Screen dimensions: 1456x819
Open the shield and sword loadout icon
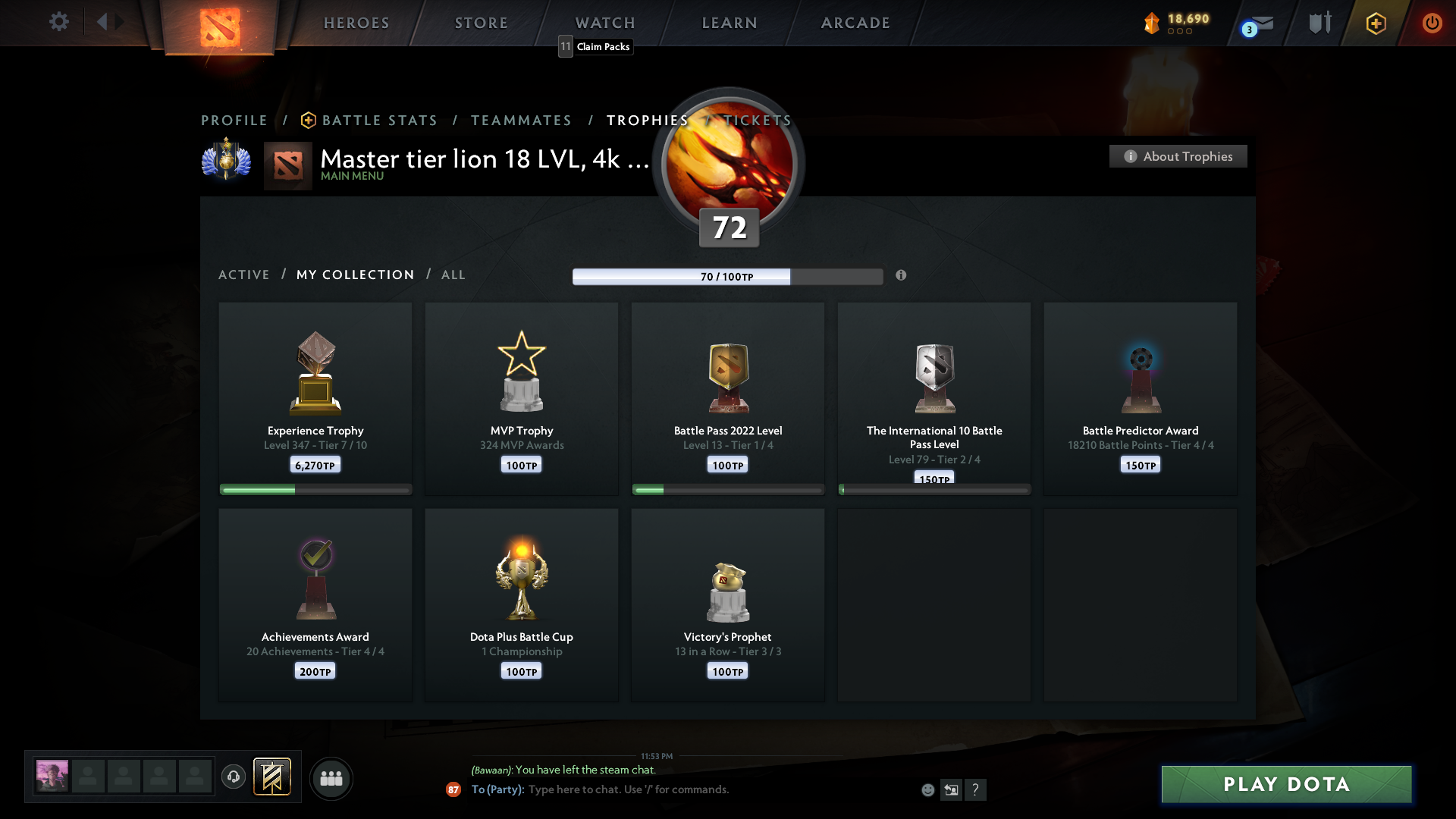[1319, 23]
